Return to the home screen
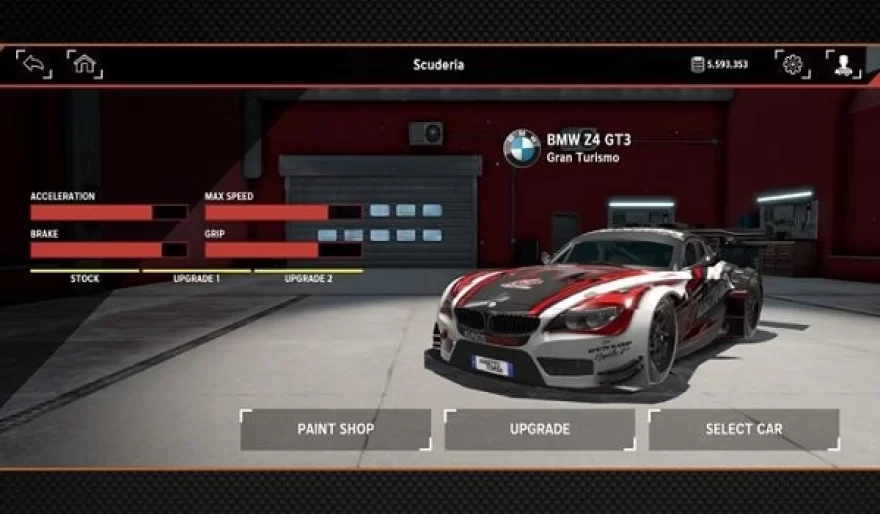 (85, 65)
